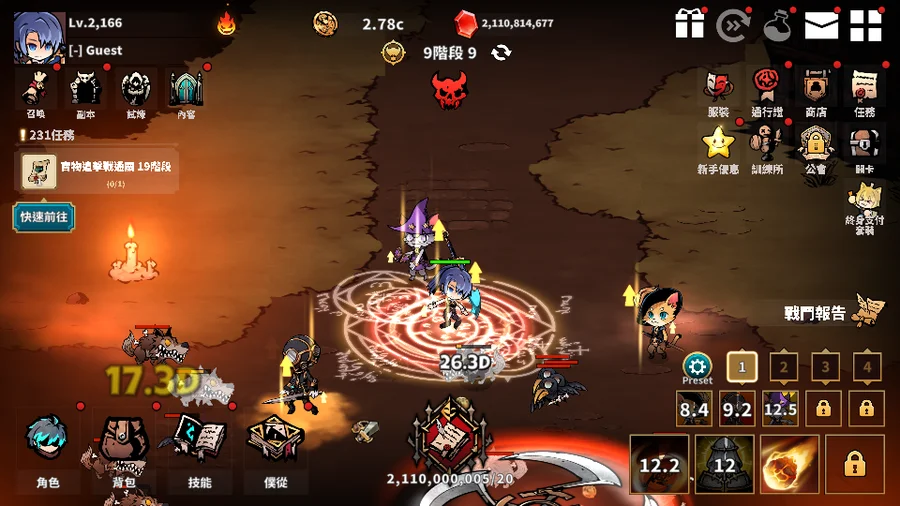Image resolution: width=900 pixels, height=506 pixels.
Task: Open the 新手優惠 star offer
Action: click(718, 148)
